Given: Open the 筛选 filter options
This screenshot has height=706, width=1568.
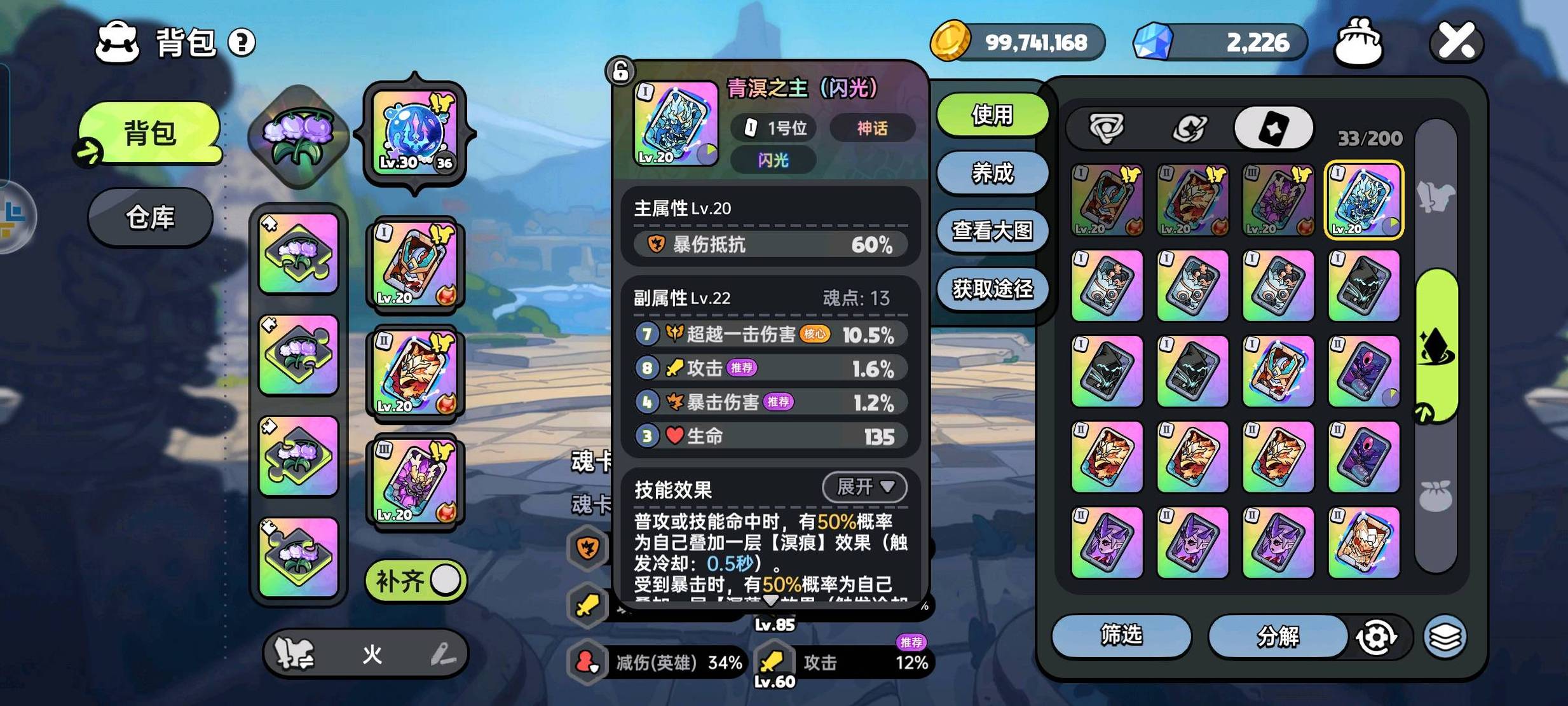Looking at the screenshot, I should point(1121,635).
